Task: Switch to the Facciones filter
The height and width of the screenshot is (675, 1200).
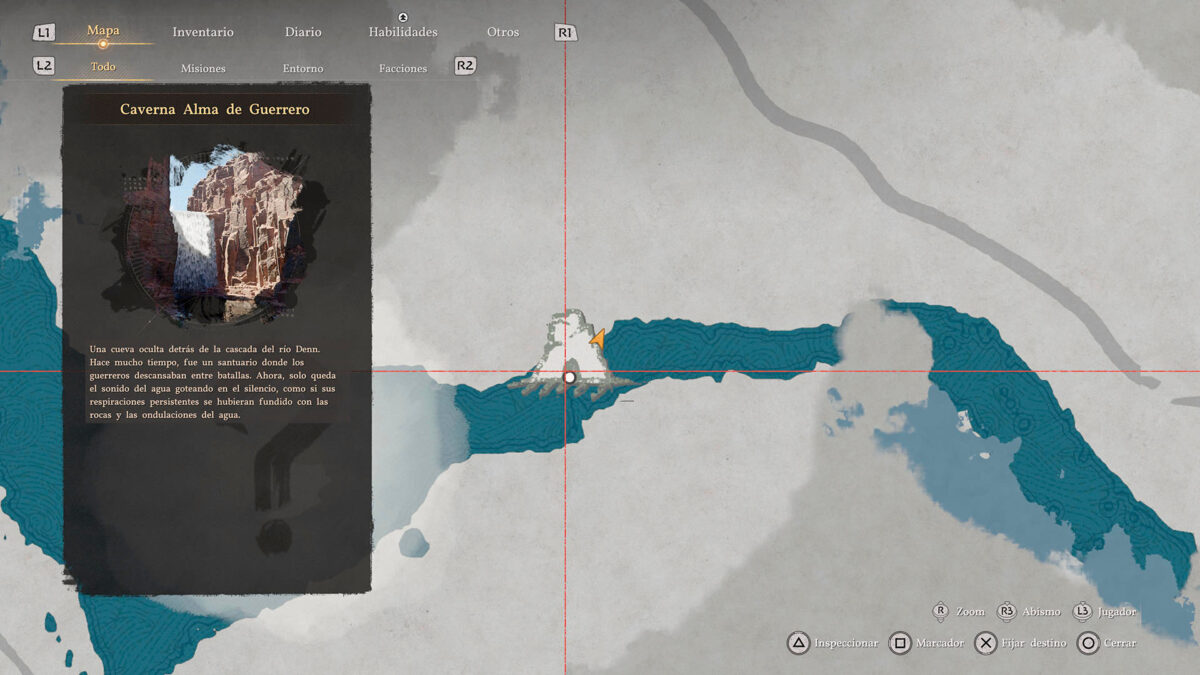Action: pos(403,68)
